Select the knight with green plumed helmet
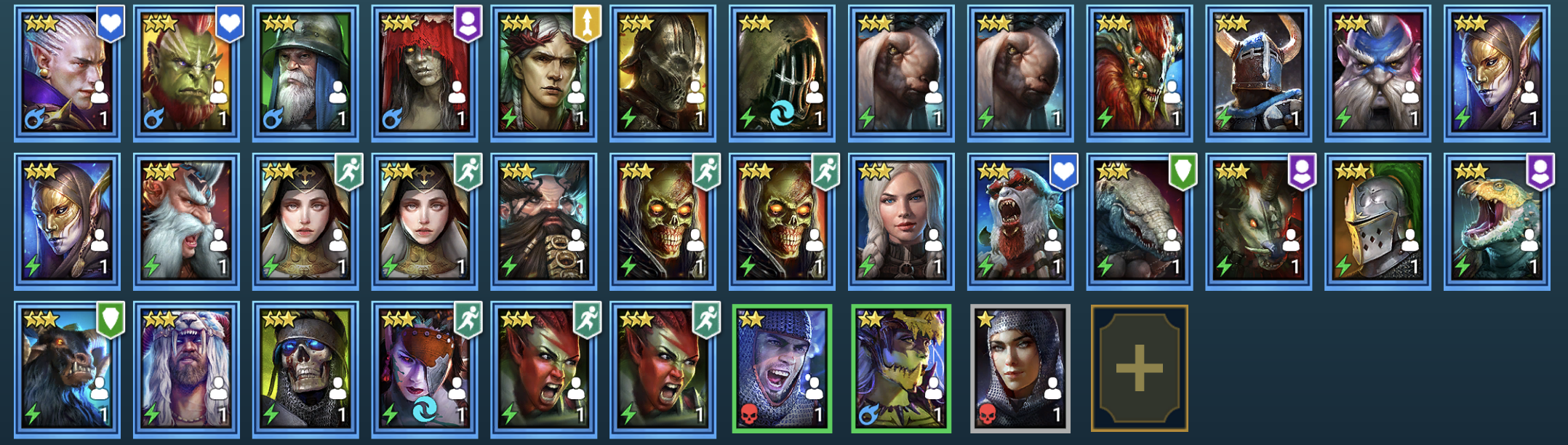Image resolution: width=1568 pixels, height=445 pixels. point(1377,221)
